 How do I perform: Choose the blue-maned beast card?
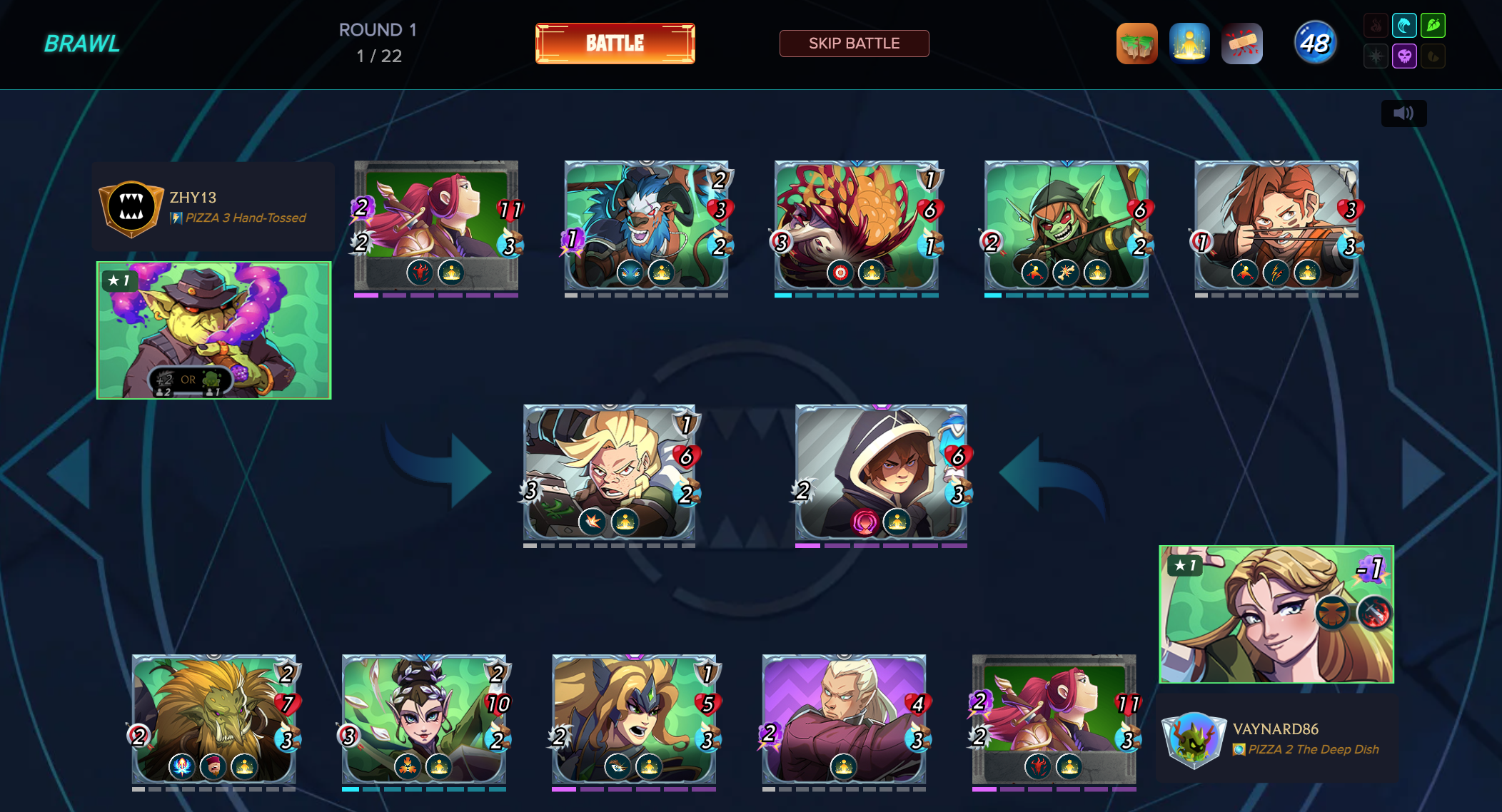646,225
